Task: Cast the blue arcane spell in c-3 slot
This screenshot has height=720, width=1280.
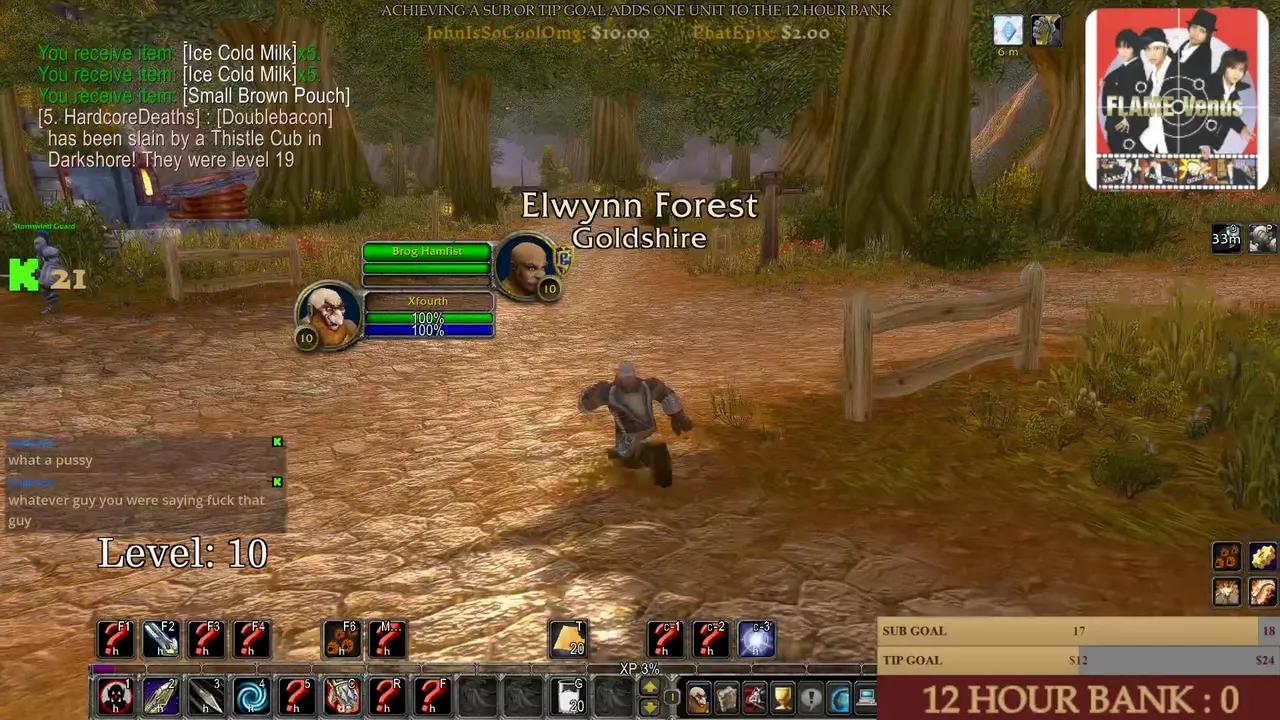Action: pyautogui.click(x=757, y=638)
